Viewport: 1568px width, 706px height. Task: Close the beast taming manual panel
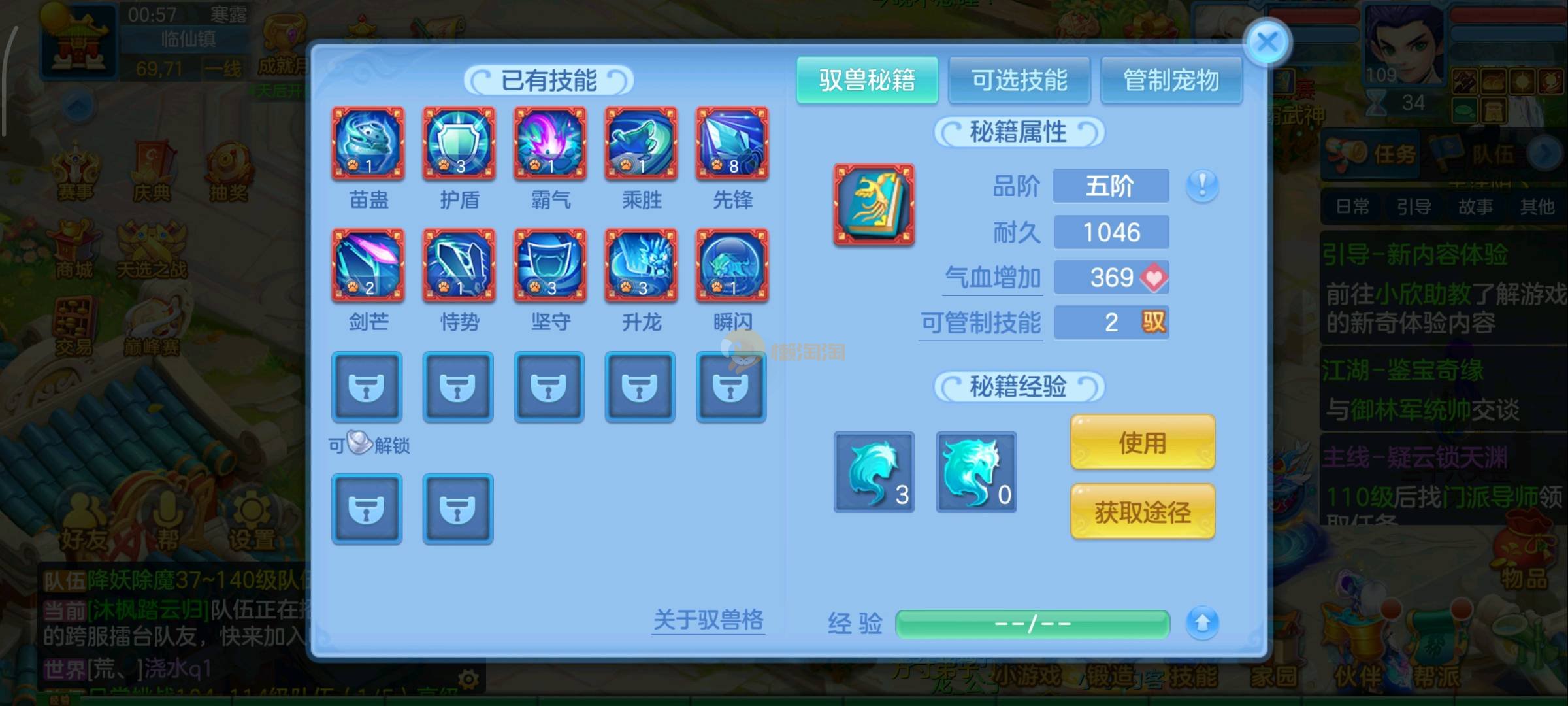click(x=1267, y=43)
